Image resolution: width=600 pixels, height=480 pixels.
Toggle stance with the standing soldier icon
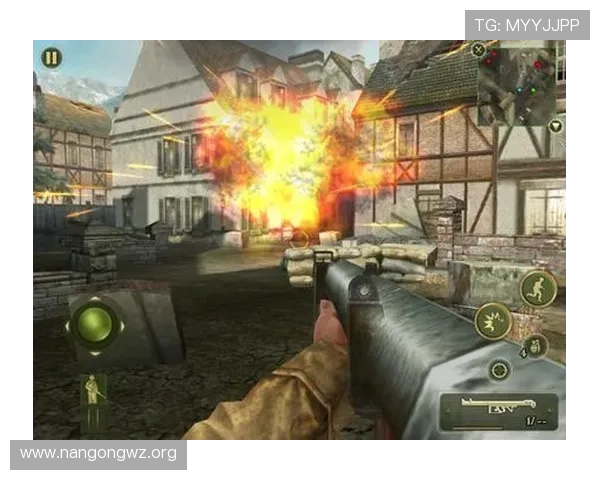[x=95, y=391]
